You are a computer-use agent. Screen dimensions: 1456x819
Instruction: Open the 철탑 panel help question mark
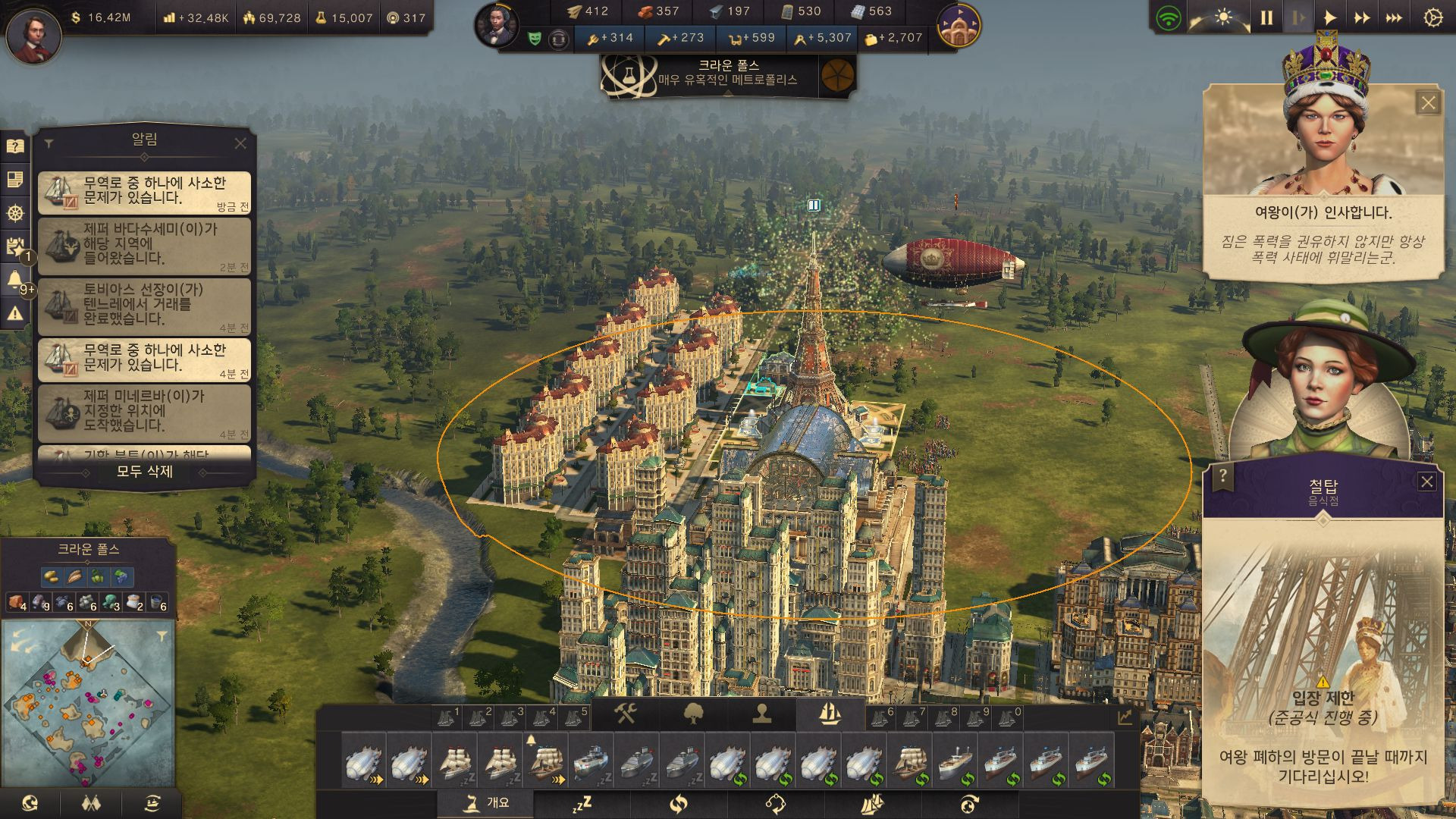[x=1222, y=476]
